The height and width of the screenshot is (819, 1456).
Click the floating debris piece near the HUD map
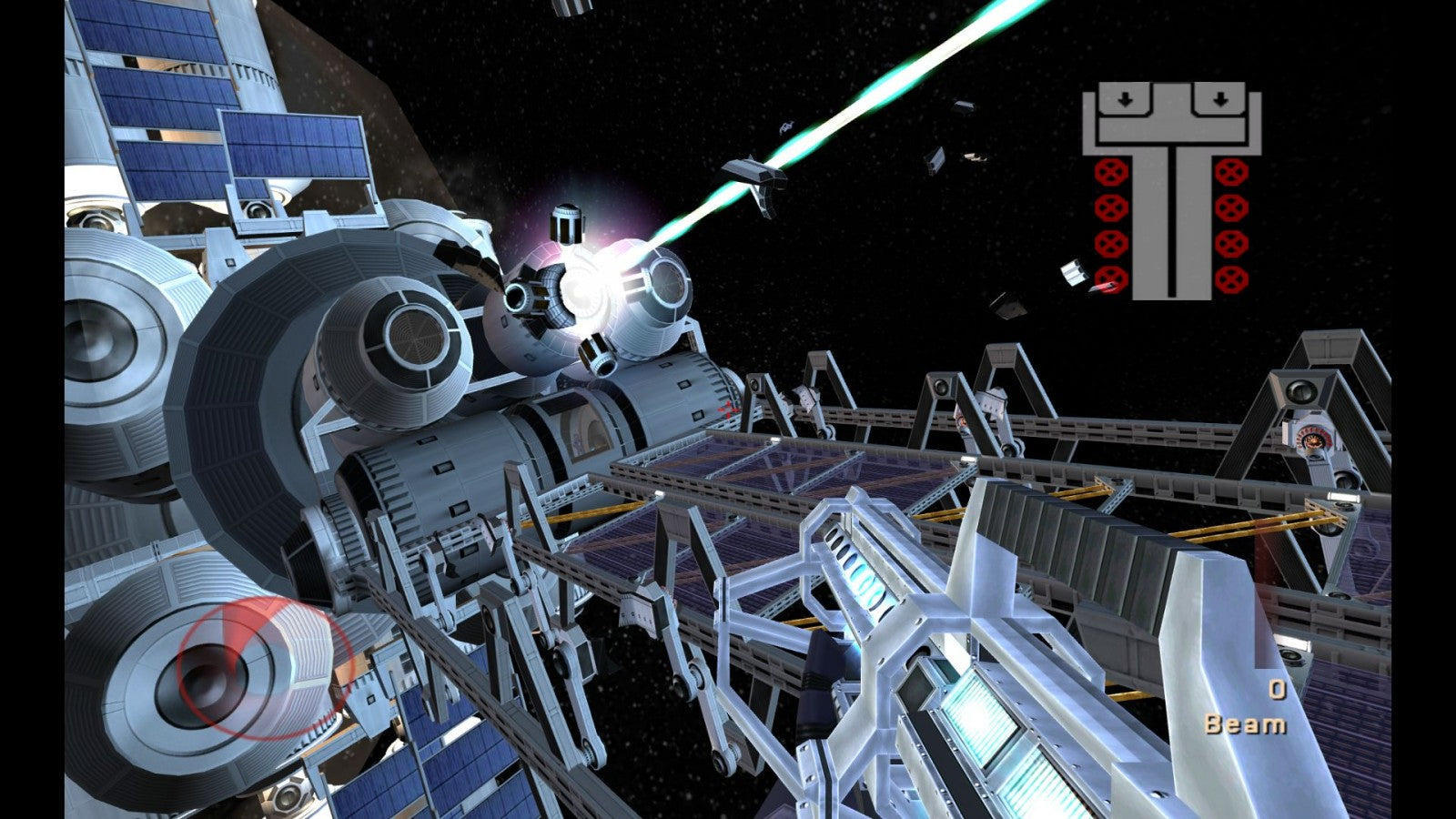tap(1074, 273)
